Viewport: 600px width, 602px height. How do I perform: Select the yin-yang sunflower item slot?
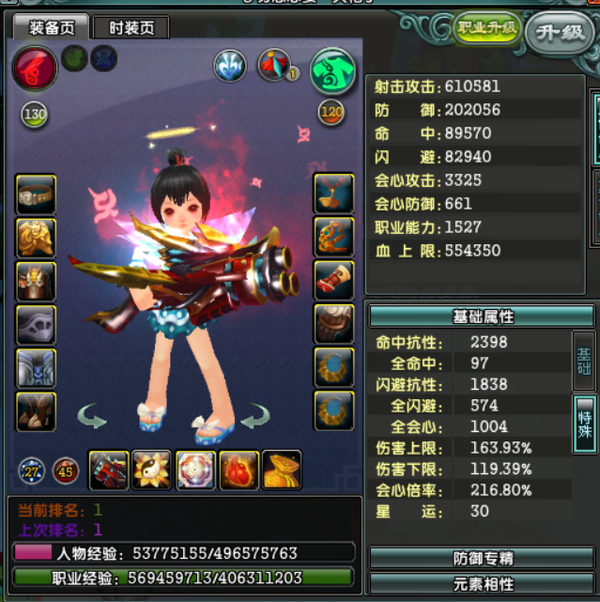[x=152, y=470]
